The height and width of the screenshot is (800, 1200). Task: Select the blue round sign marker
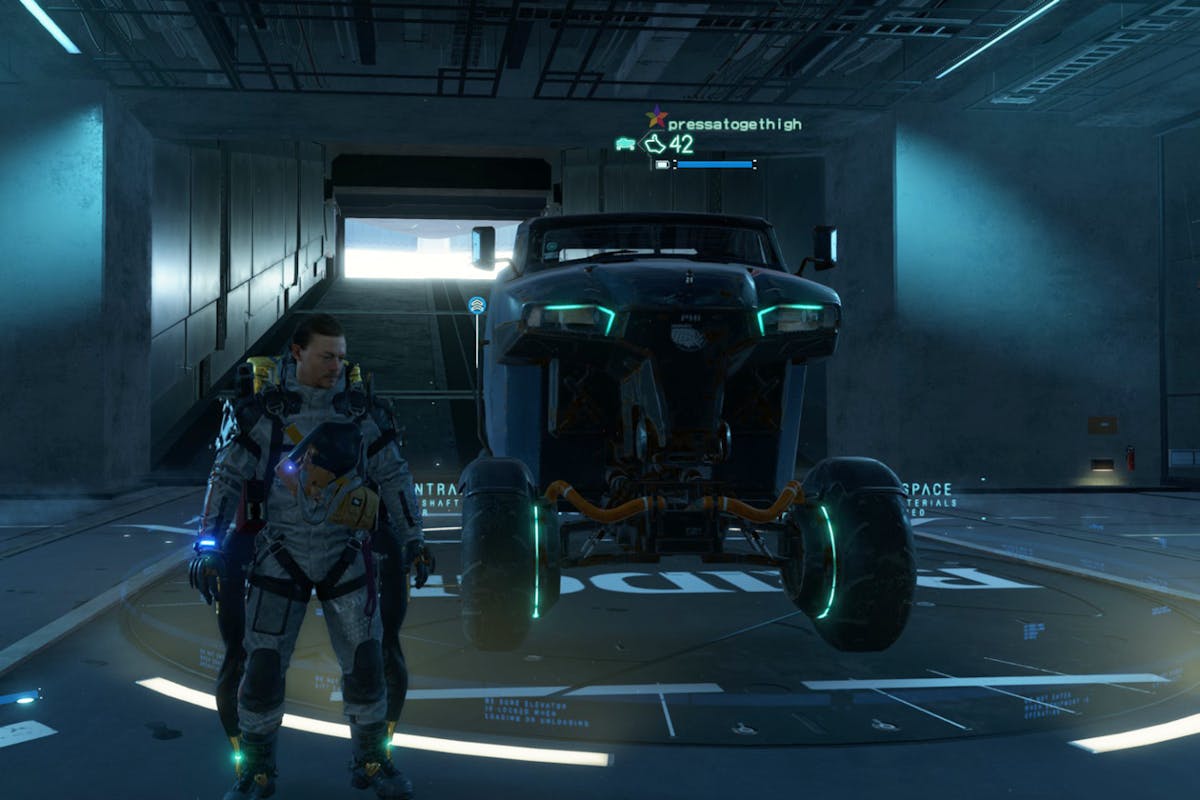click(x=477, y=305)
